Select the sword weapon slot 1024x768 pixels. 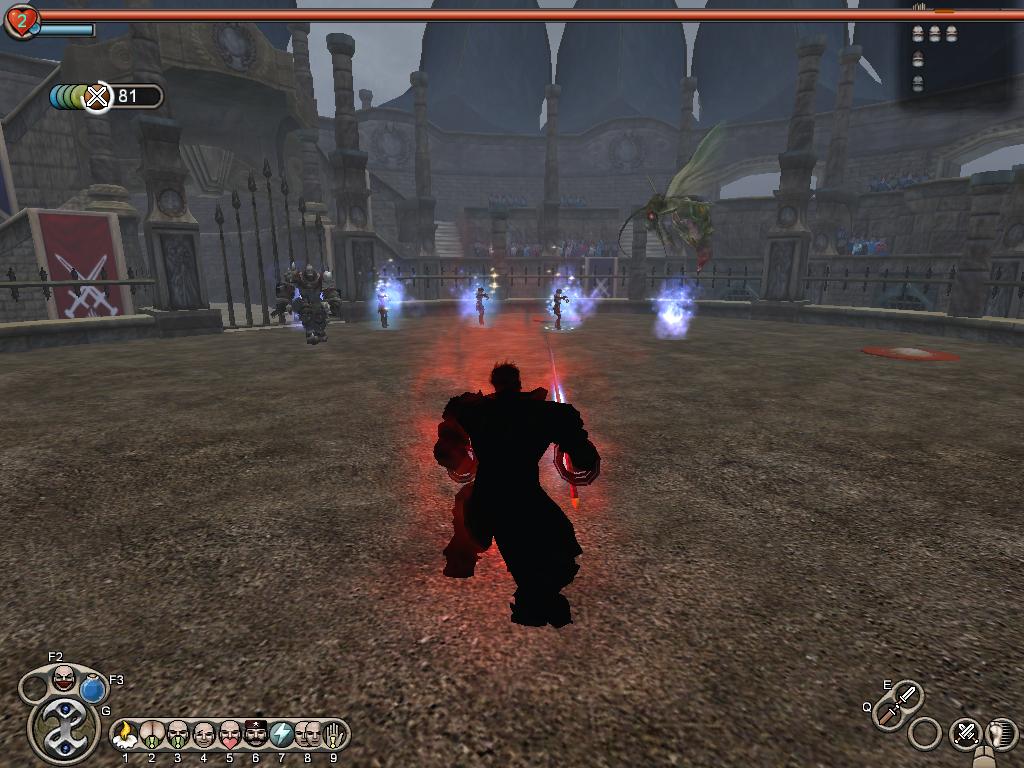(898, 703)
